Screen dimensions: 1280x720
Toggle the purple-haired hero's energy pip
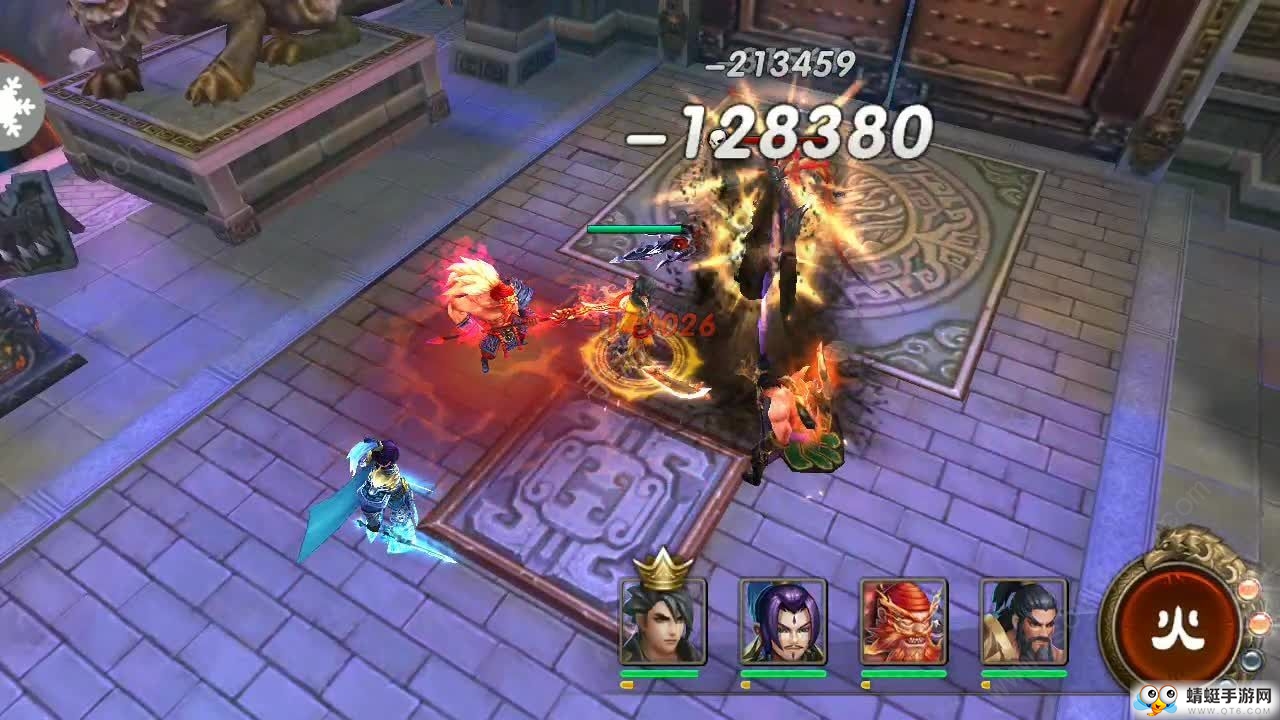pos(745,685)
